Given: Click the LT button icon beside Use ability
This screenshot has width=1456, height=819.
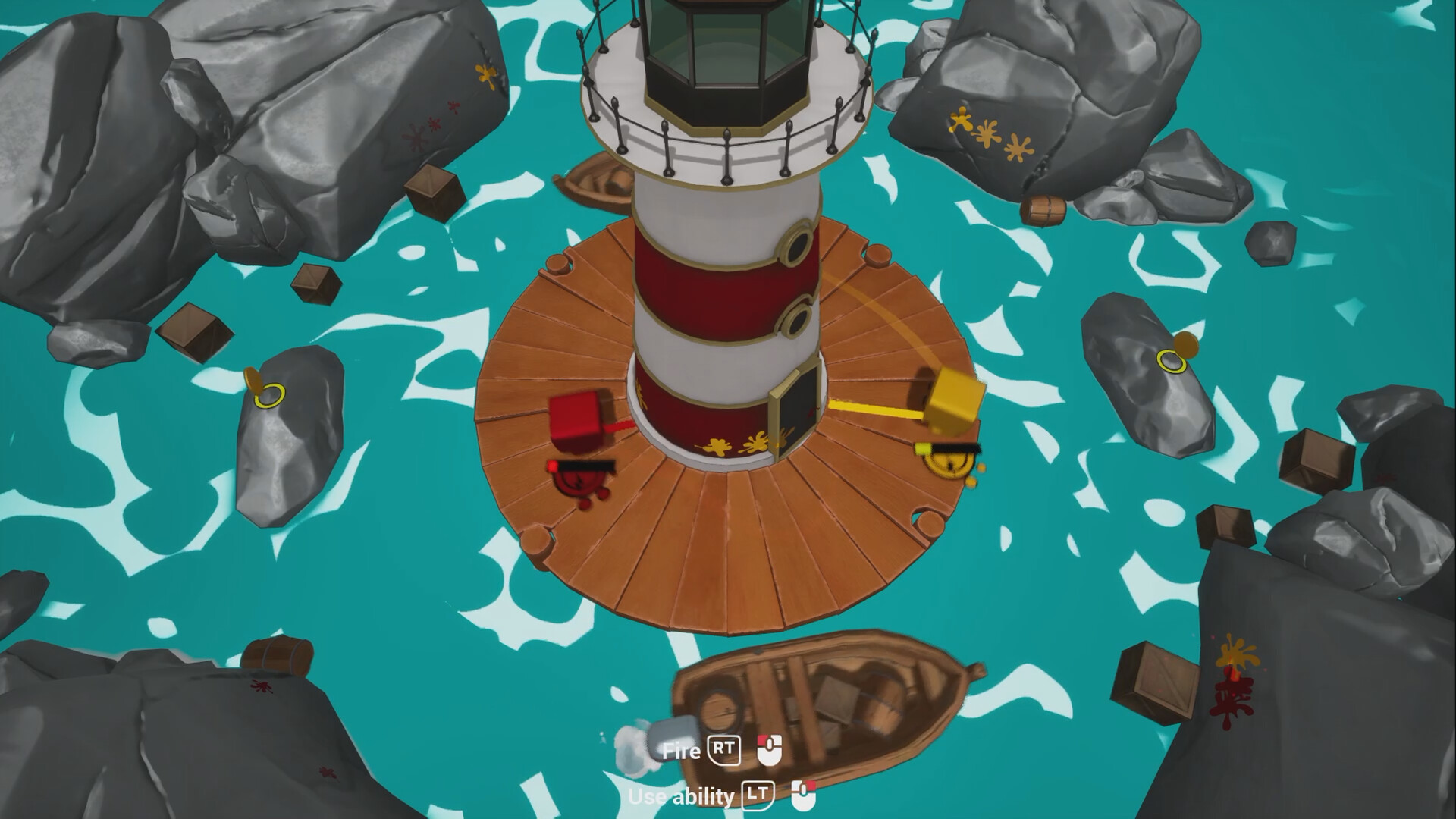Looking at the screenshot, I should tap(759, 796).
